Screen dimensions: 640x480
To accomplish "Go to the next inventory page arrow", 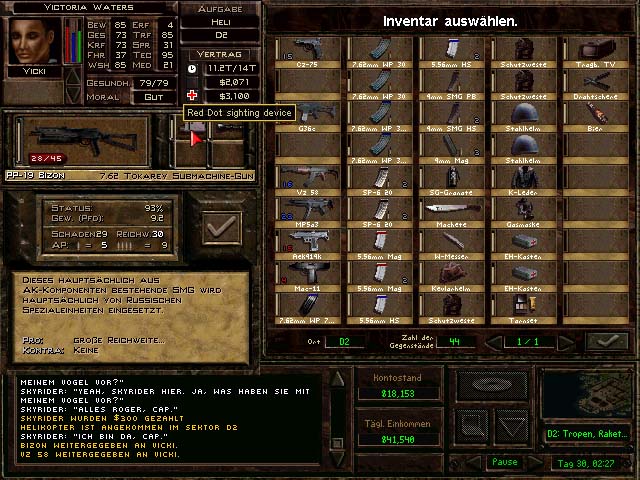I will (x=572, y=342).
